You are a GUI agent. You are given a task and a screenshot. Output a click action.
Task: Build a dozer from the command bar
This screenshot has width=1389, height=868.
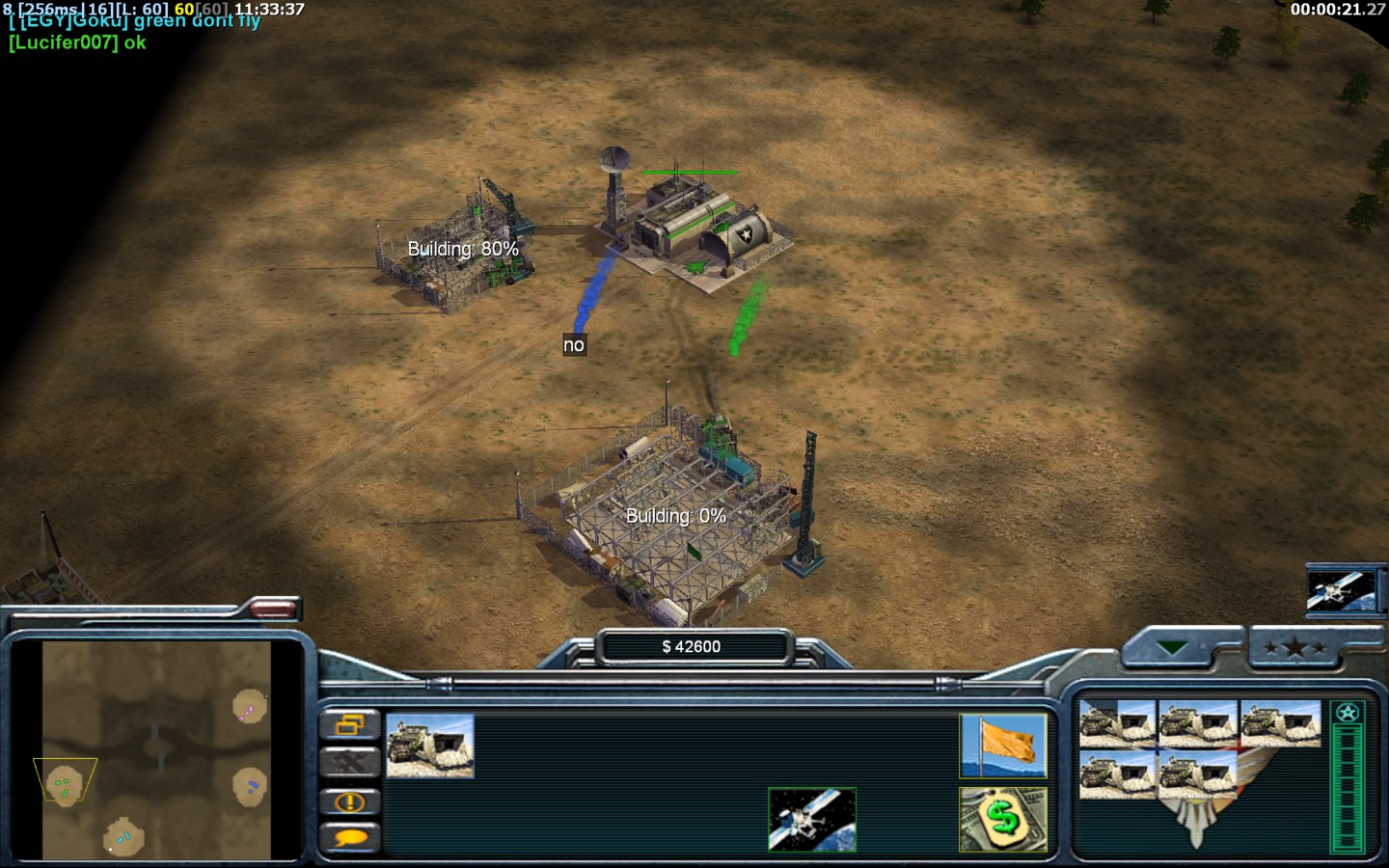point(430,746)
